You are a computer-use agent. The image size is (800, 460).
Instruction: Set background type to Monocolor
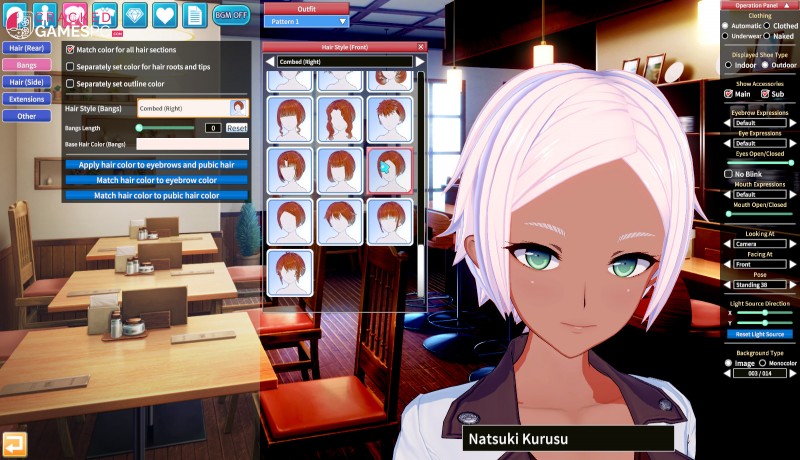(x=762, y=363)
